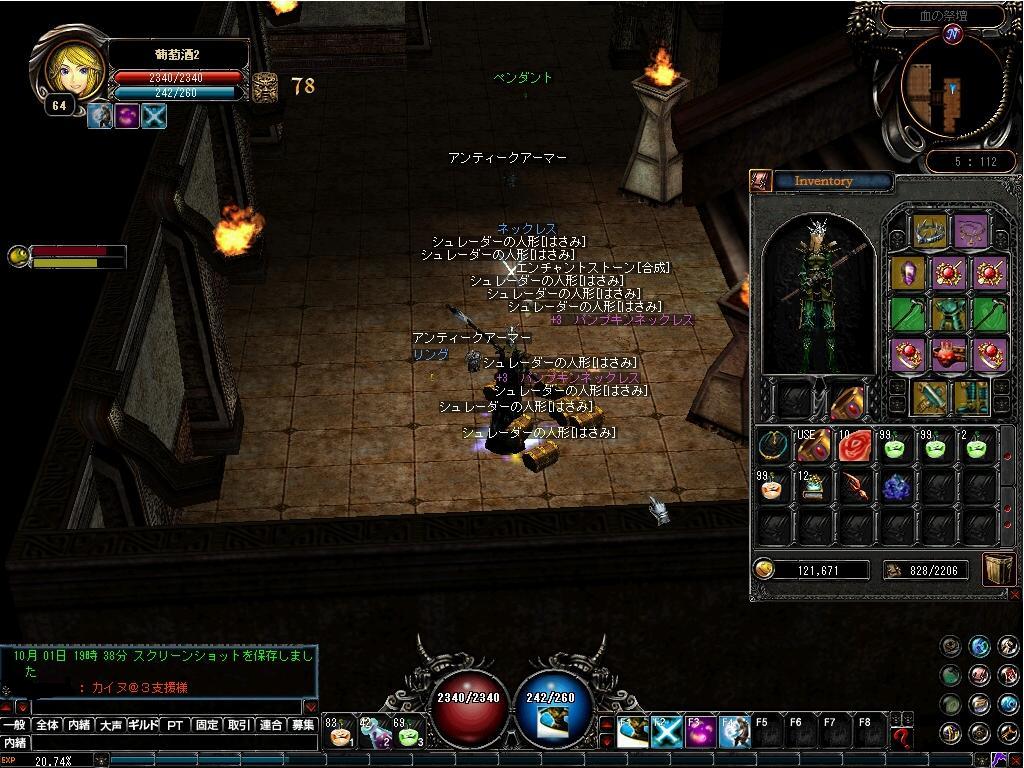Screen dimensions: 1024x768
Task: Choose the 募集 chat channel
Action: coord(303,725)
